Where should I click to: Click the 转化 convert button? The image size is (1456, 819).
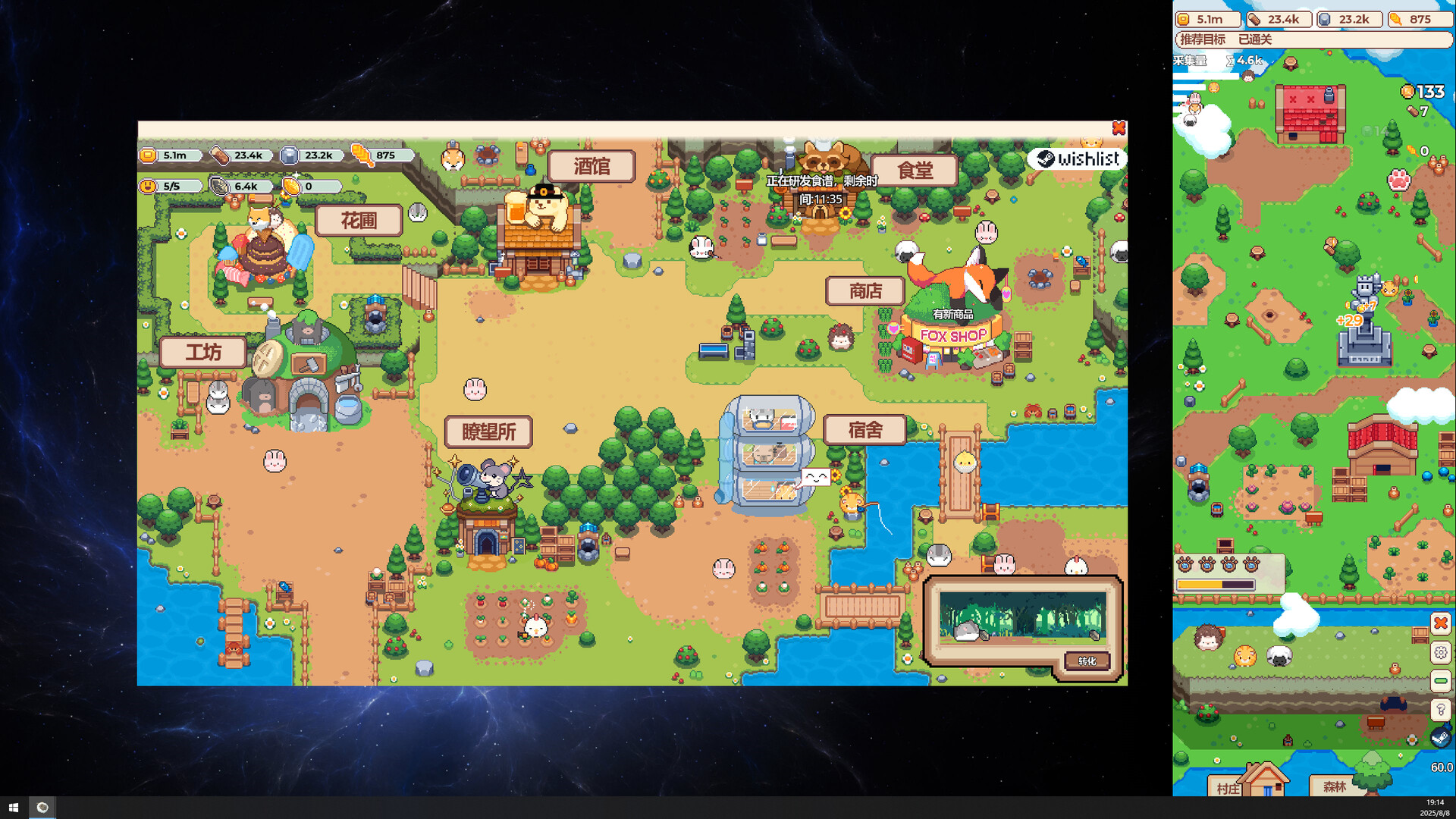coord(1087,661)
